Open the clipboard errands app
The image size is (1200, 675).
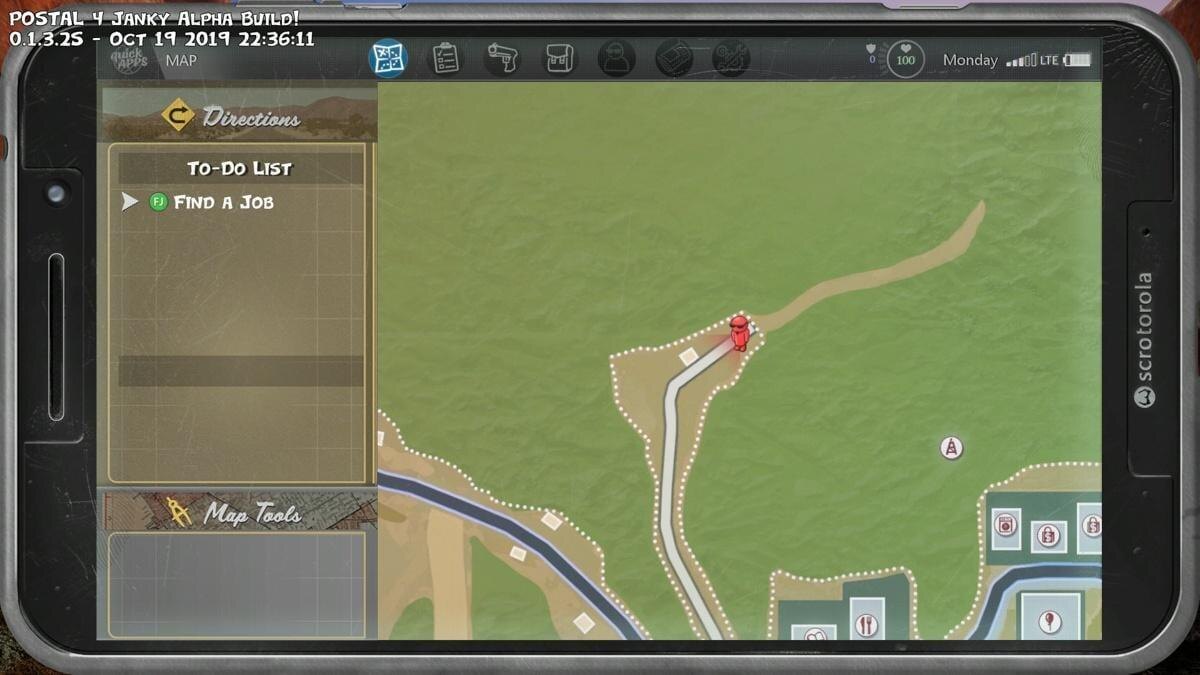point(446,58)
